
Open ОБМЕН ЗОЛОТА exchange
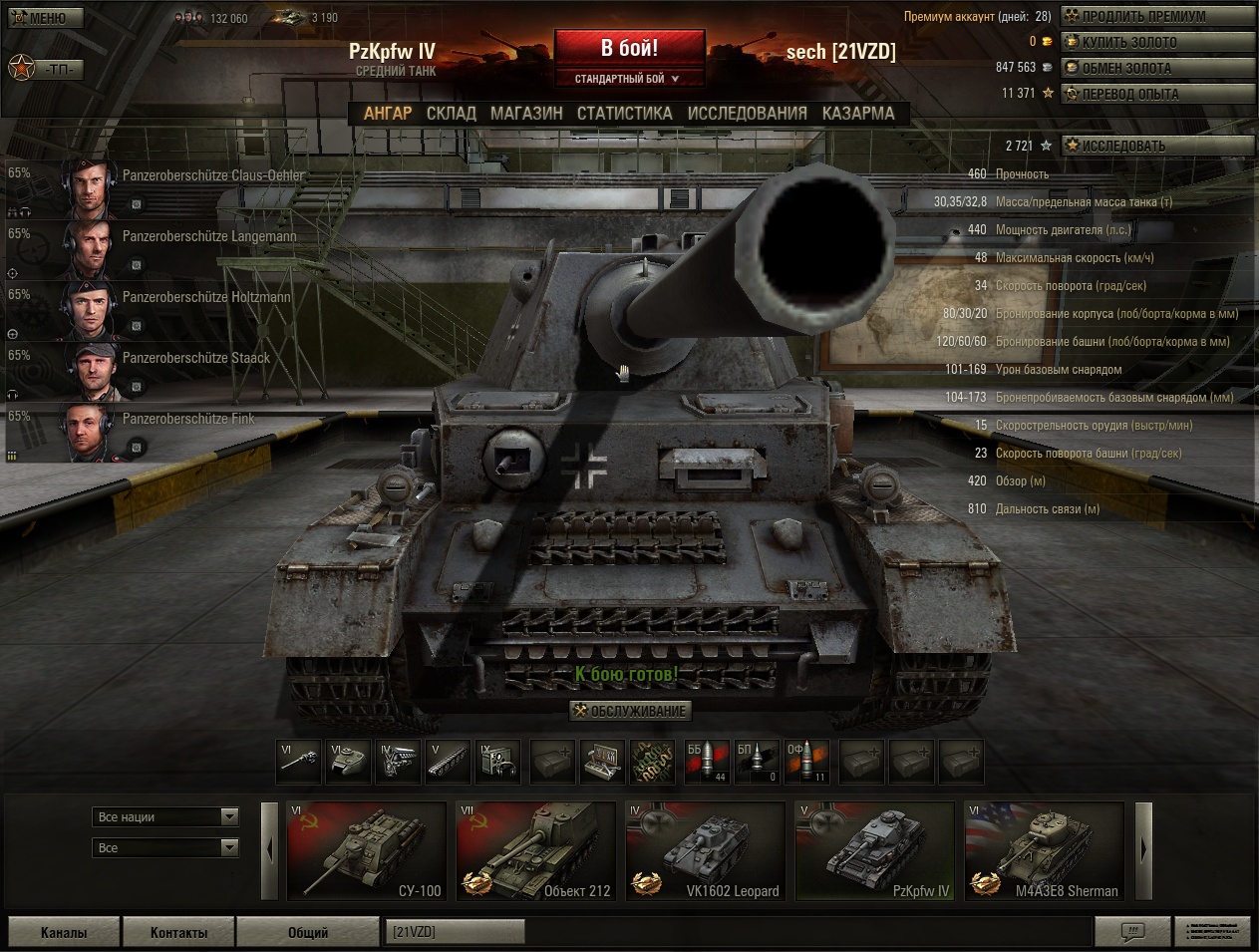pos(1156,68)
